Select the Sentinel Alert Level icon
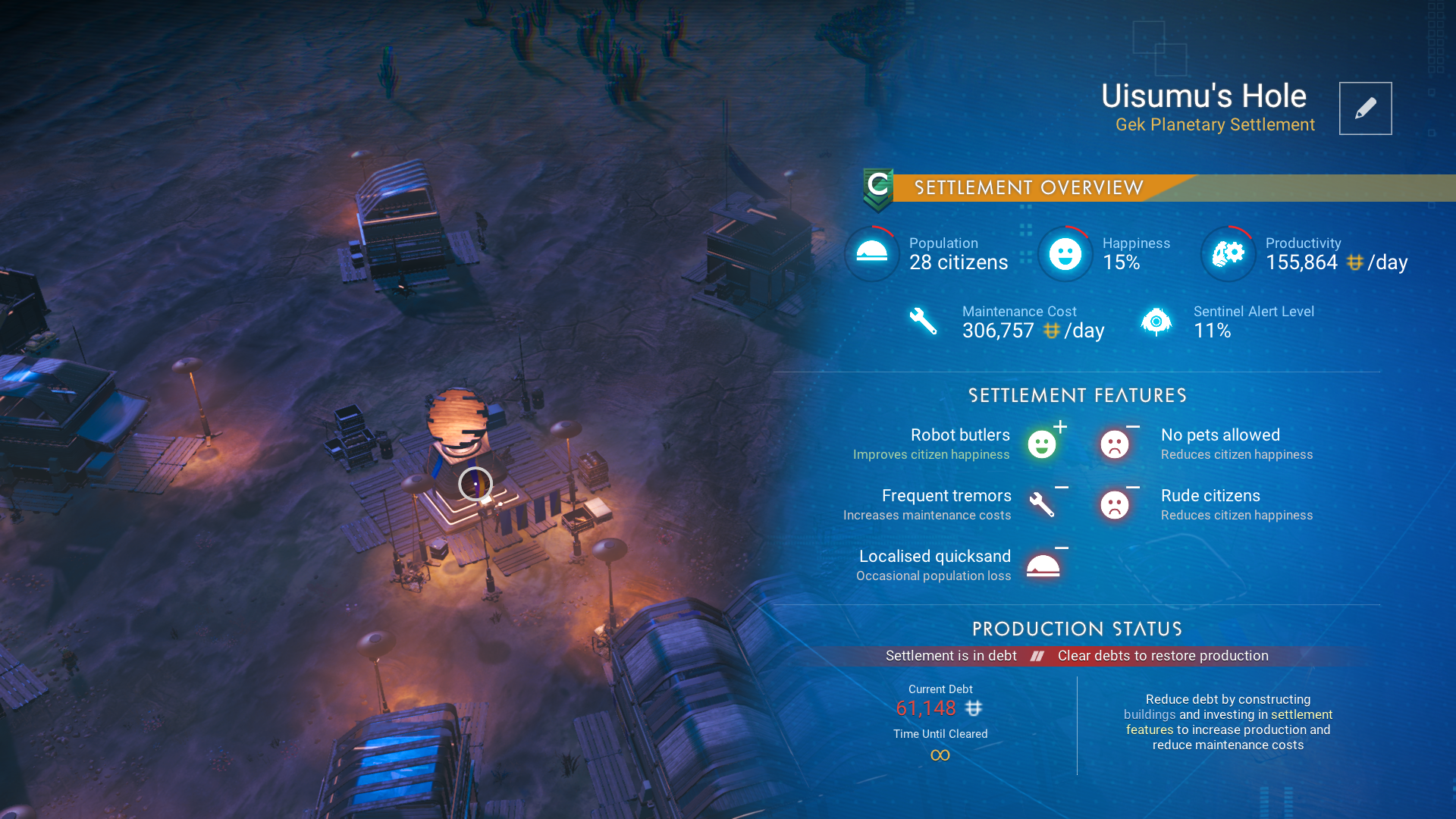 [1156, 321]
